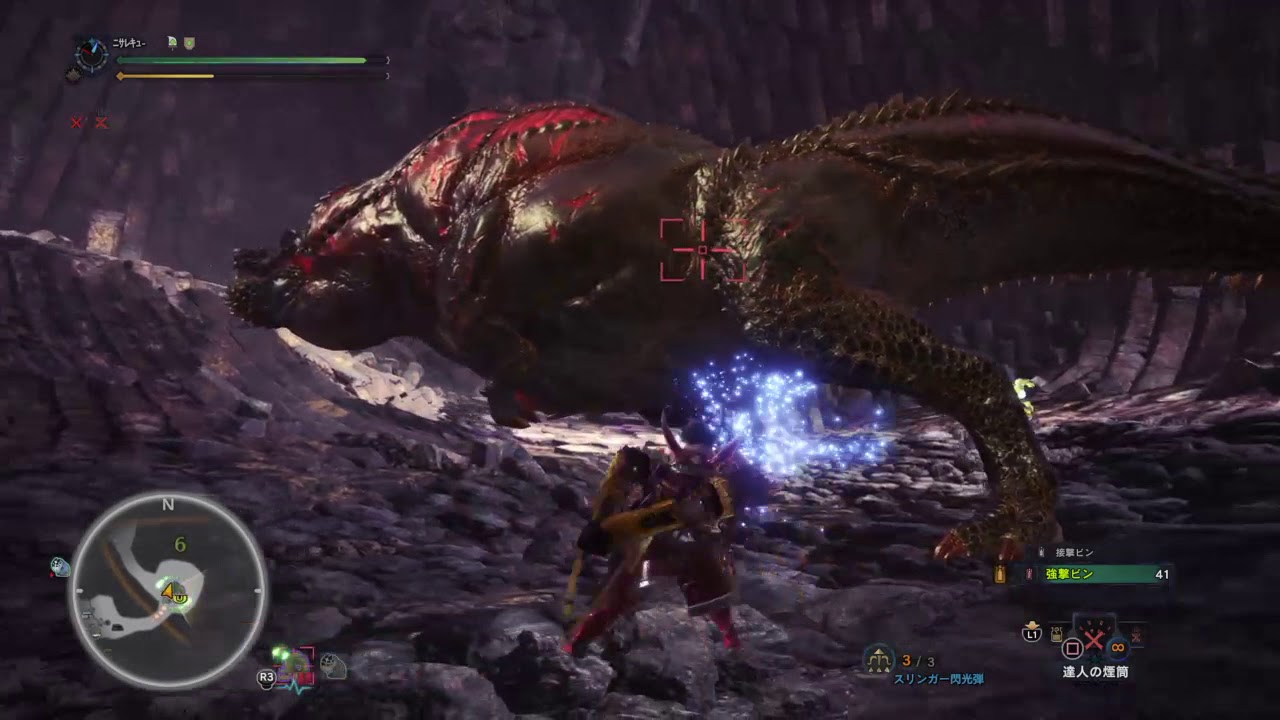Select the grey monster icon right of target
The height and width of the screenshot is (720, 1280).
[334, 665]
